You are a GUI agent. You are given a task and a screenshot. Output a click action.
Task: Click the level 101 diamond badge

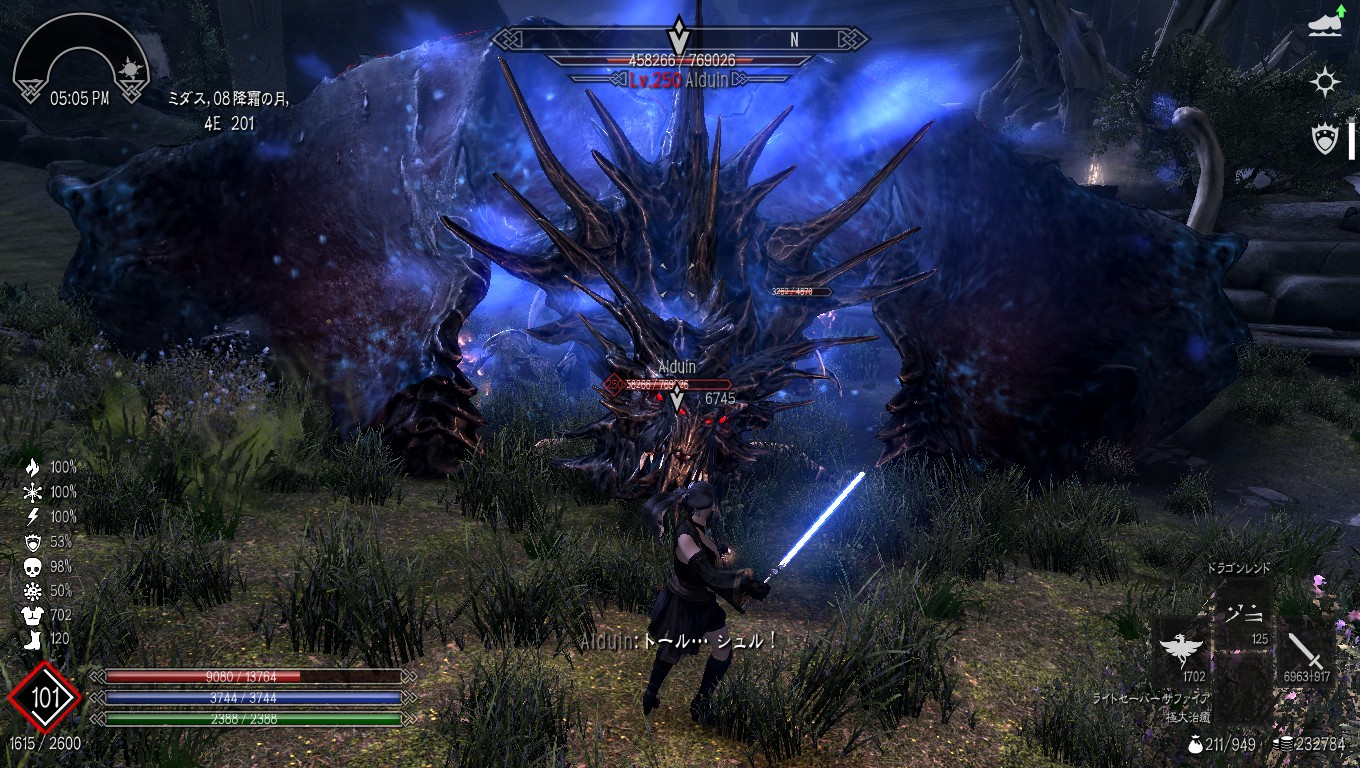coord(44,697)
